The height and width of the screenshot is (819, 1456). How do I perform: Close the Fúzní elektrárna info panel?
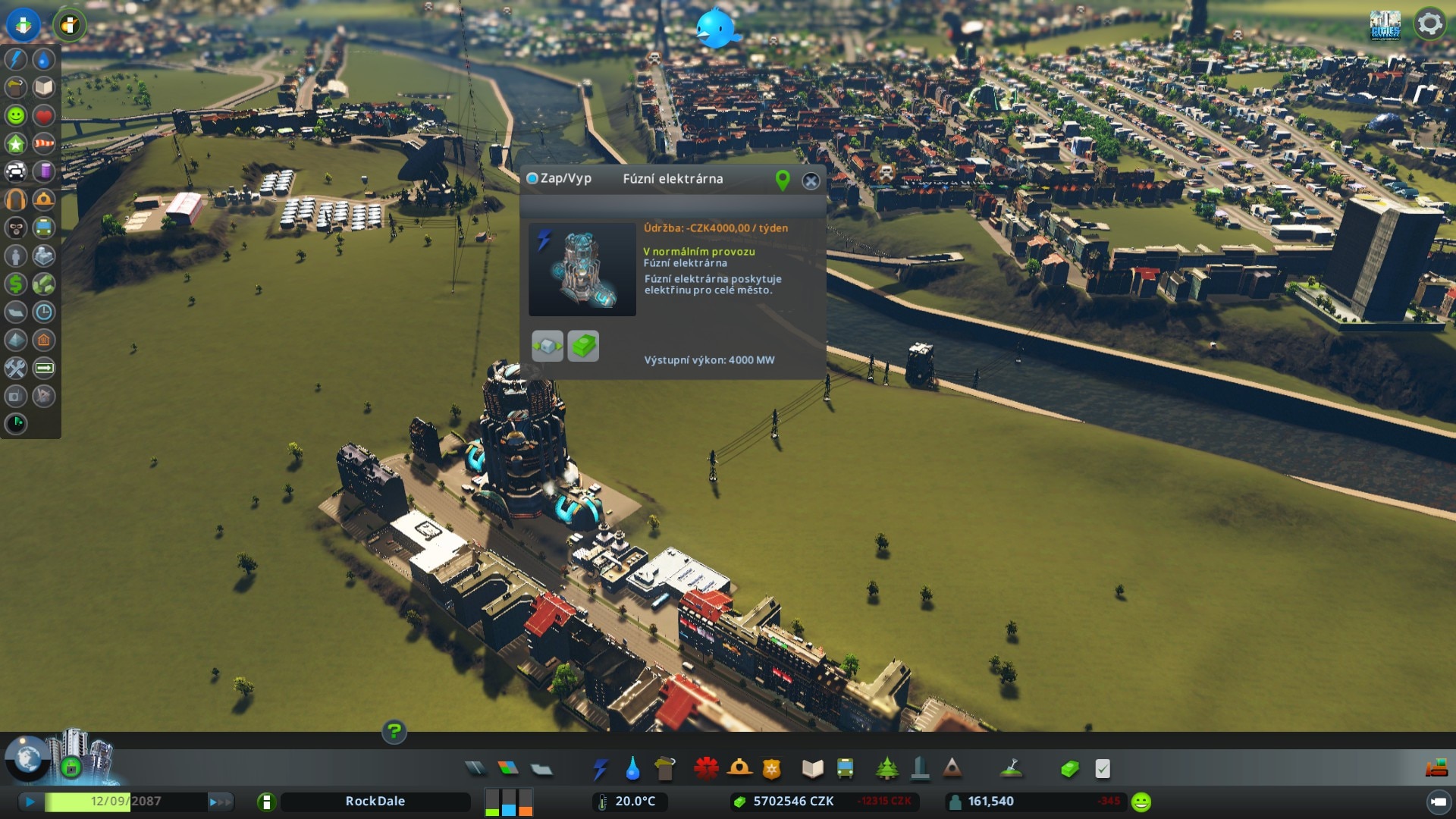click(x=811, y=180)
